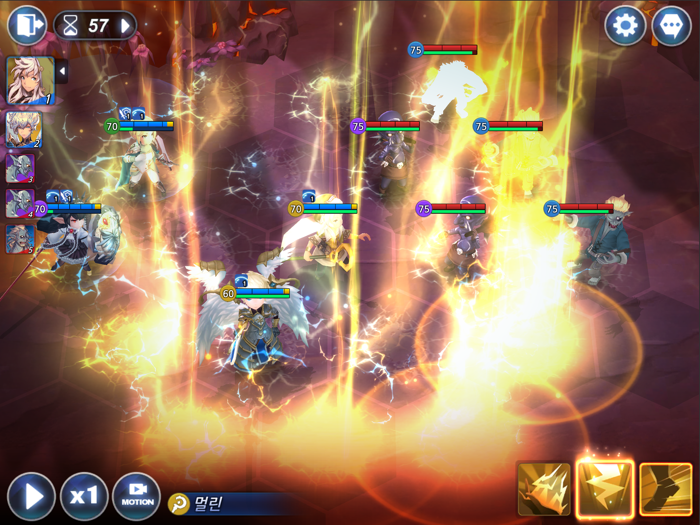
Task: Open the chat speech bubble
Action: [x=671, y=25]
